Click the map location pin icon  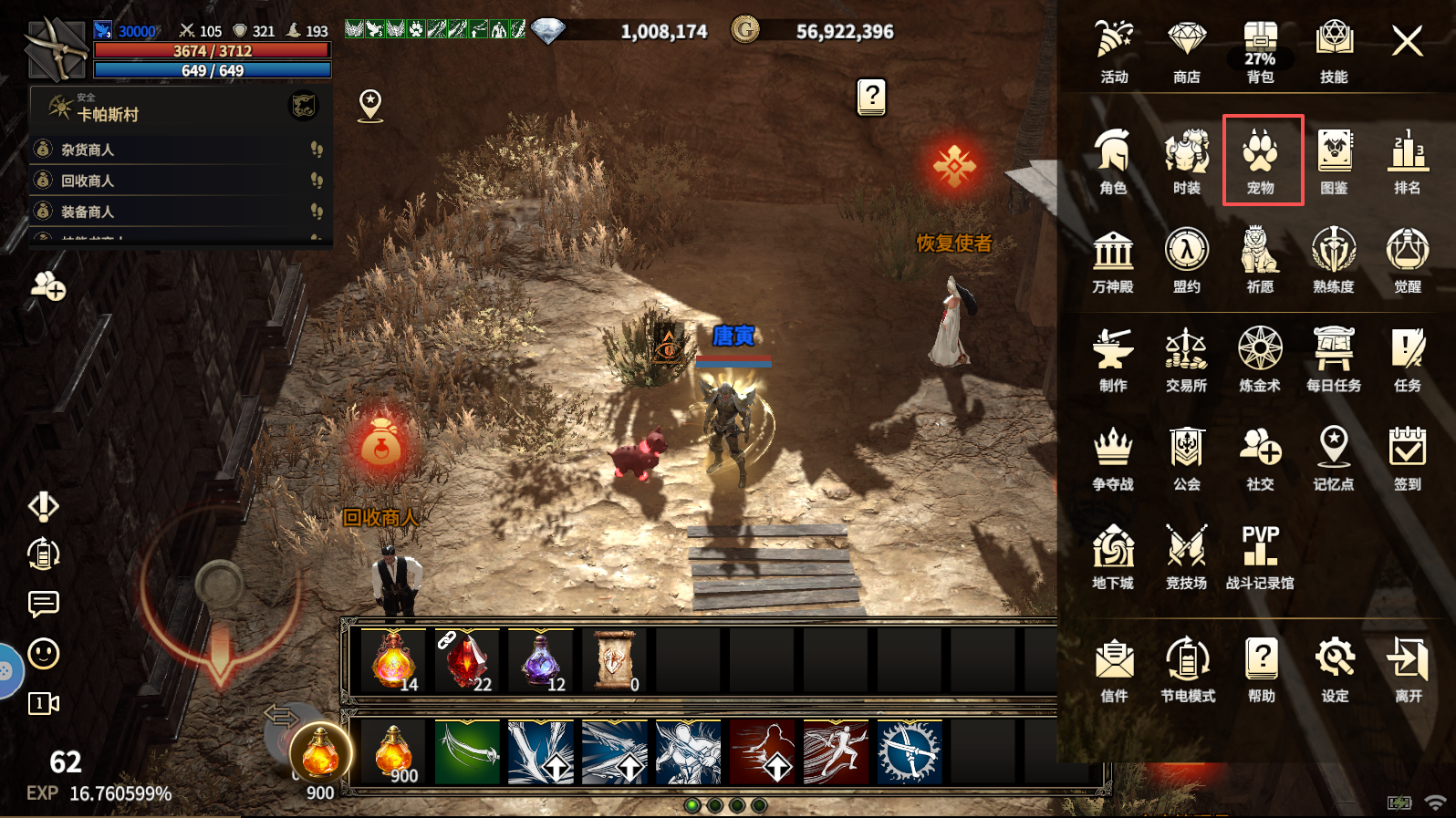pos(370,105)
